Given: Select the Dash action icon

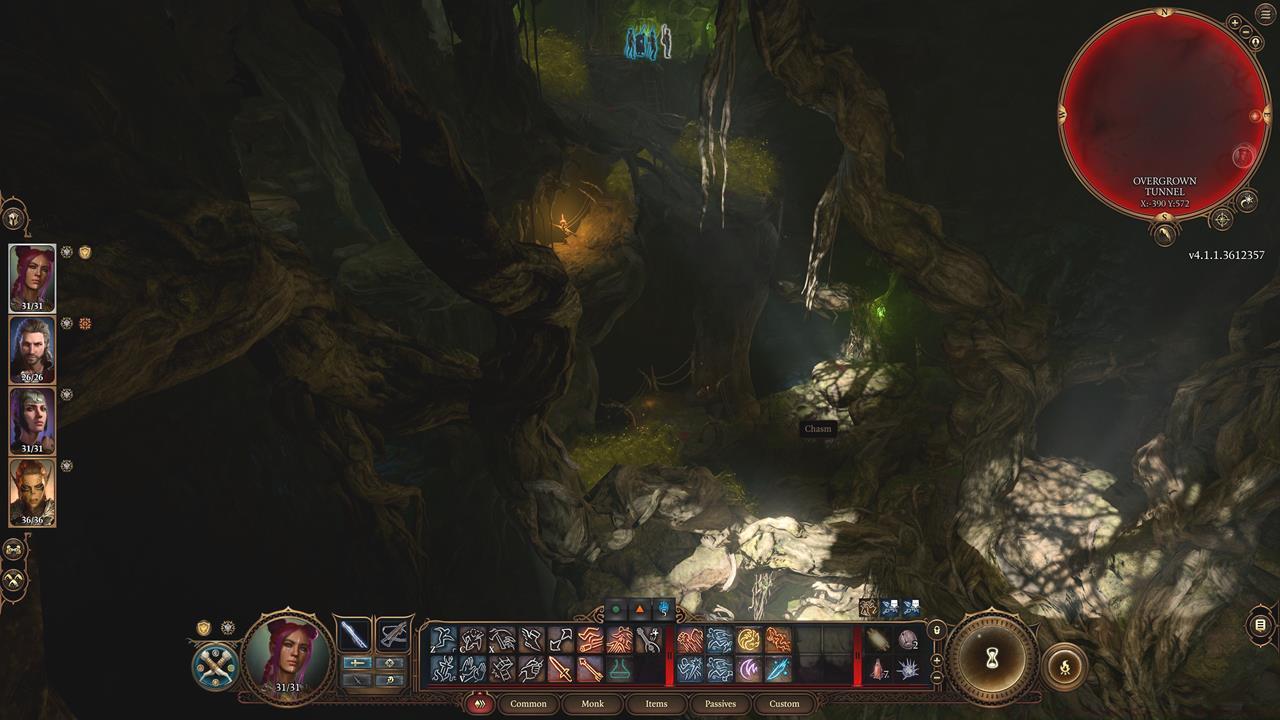Looking at the screenshot, I should [x=443, y=638].
